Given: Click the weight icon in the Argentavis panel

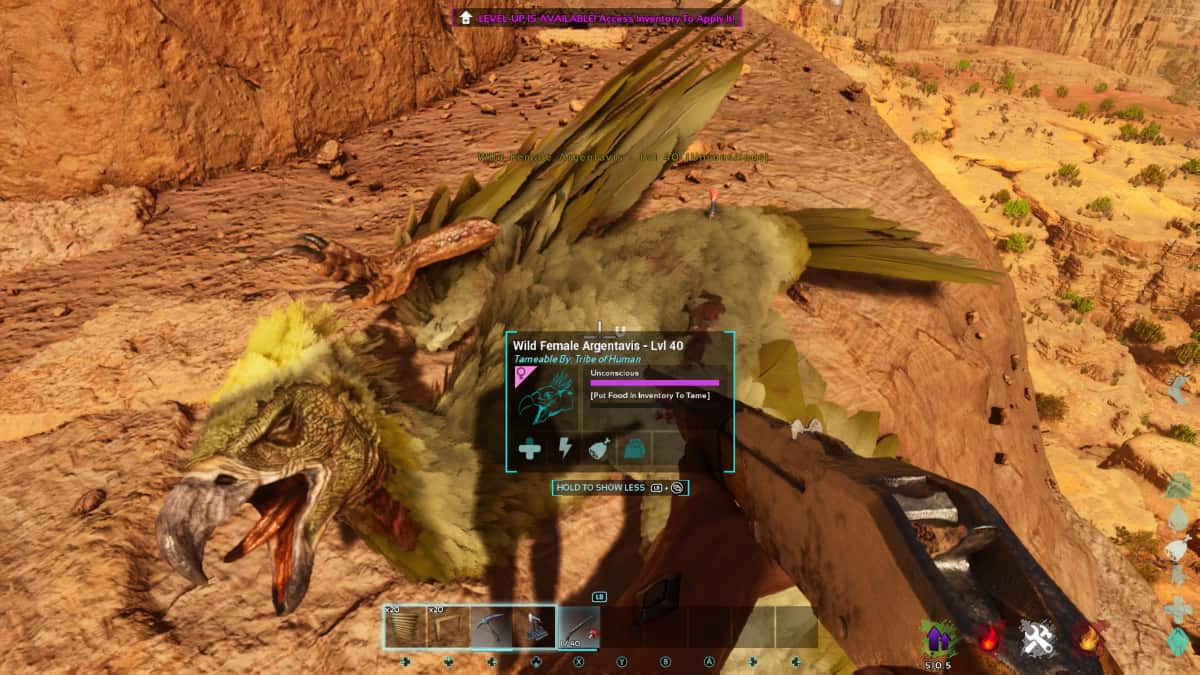Looking at the screenshot, I should click(634, 449).
